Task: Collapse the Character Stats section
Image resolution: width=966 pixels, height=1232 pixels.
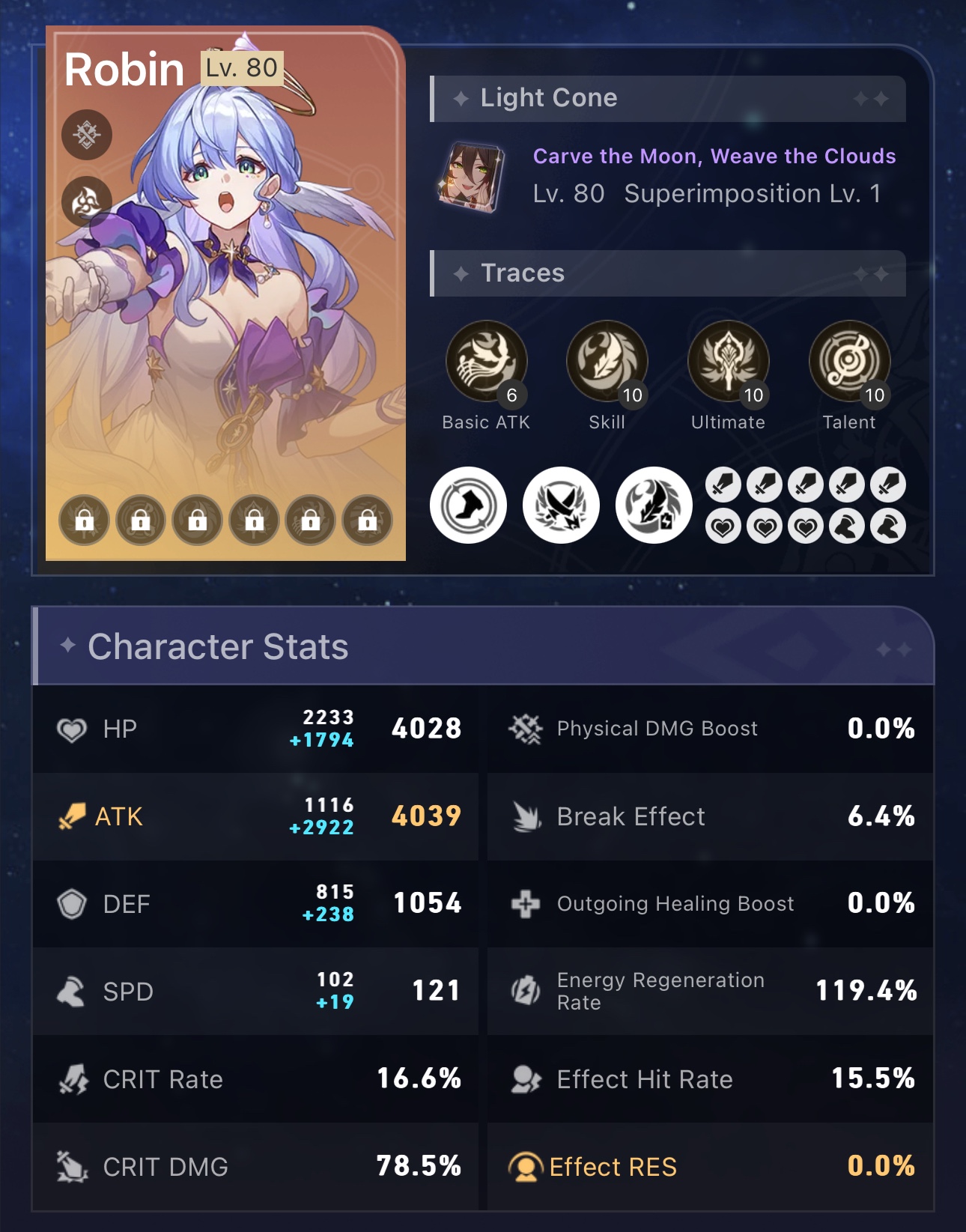Action: tap(483, 647)
